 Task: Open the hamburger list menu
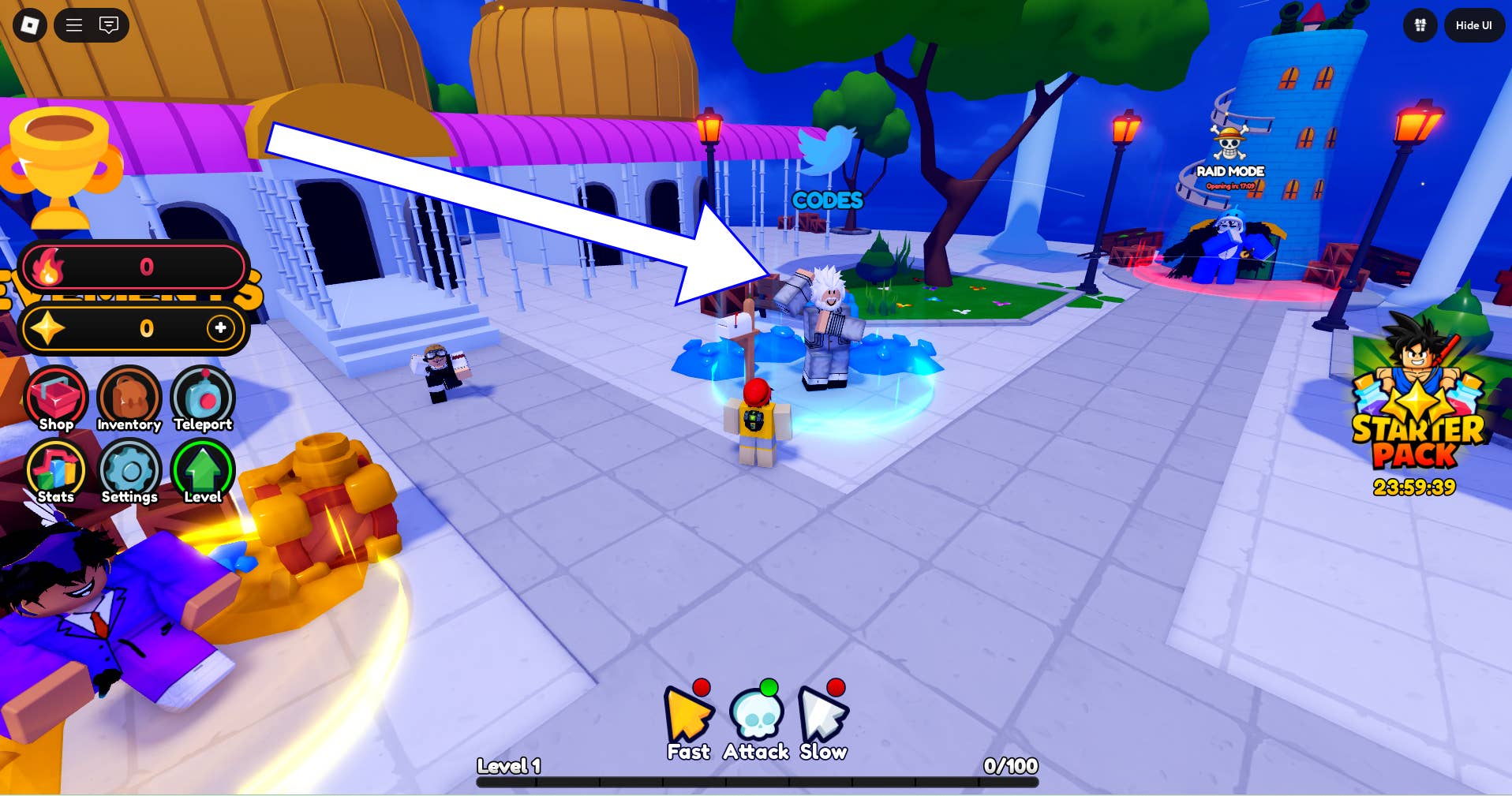click(x=74, y=25)
